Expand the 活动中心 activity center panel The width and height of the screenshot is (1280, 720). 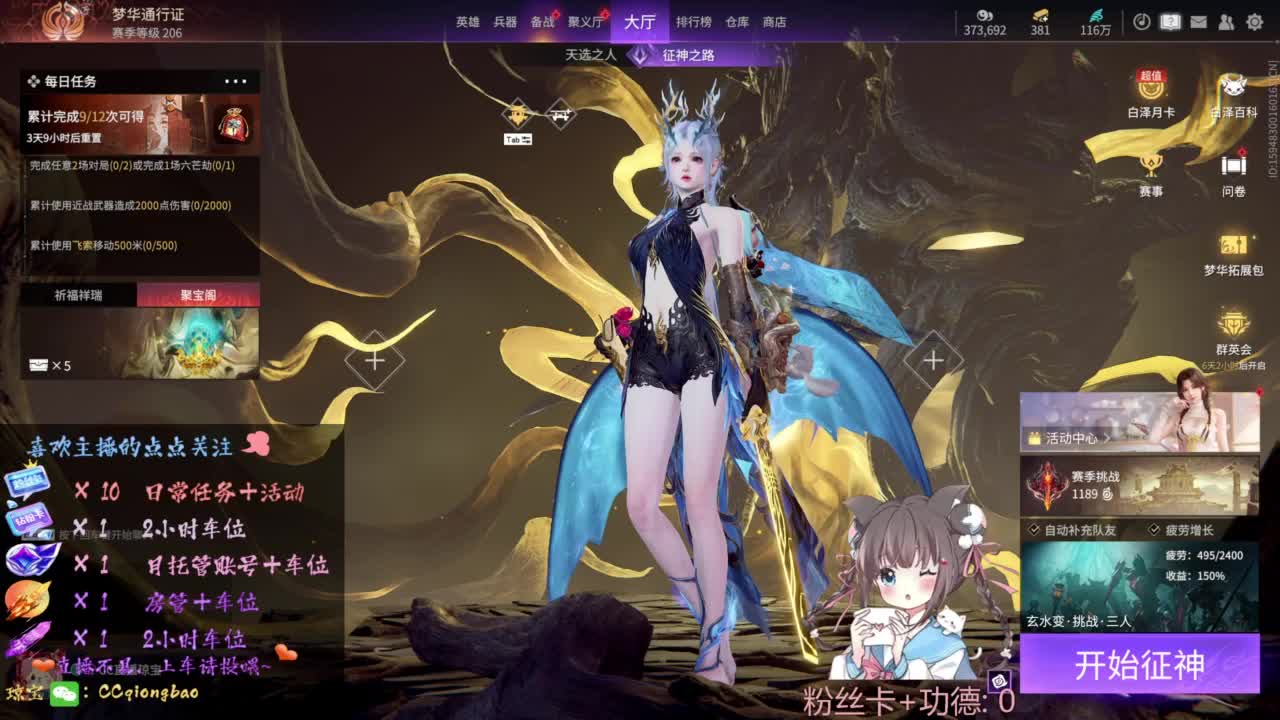1070,438
